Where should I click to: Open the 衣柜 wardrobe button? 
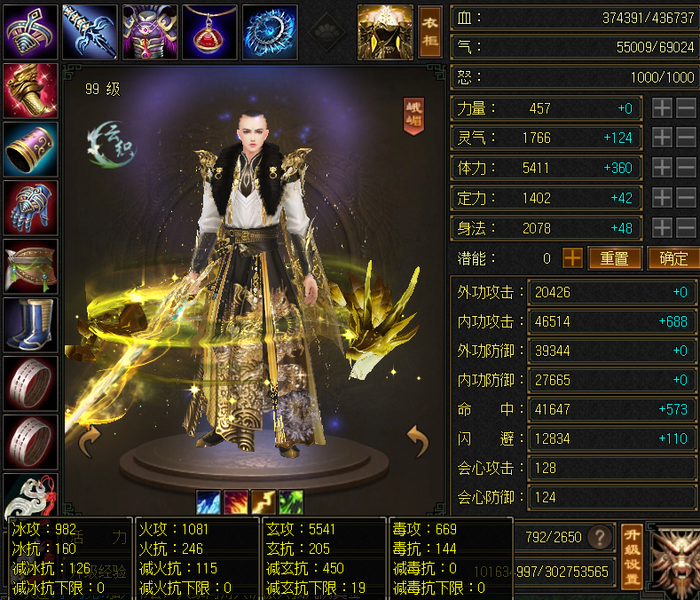coord(429,31)
